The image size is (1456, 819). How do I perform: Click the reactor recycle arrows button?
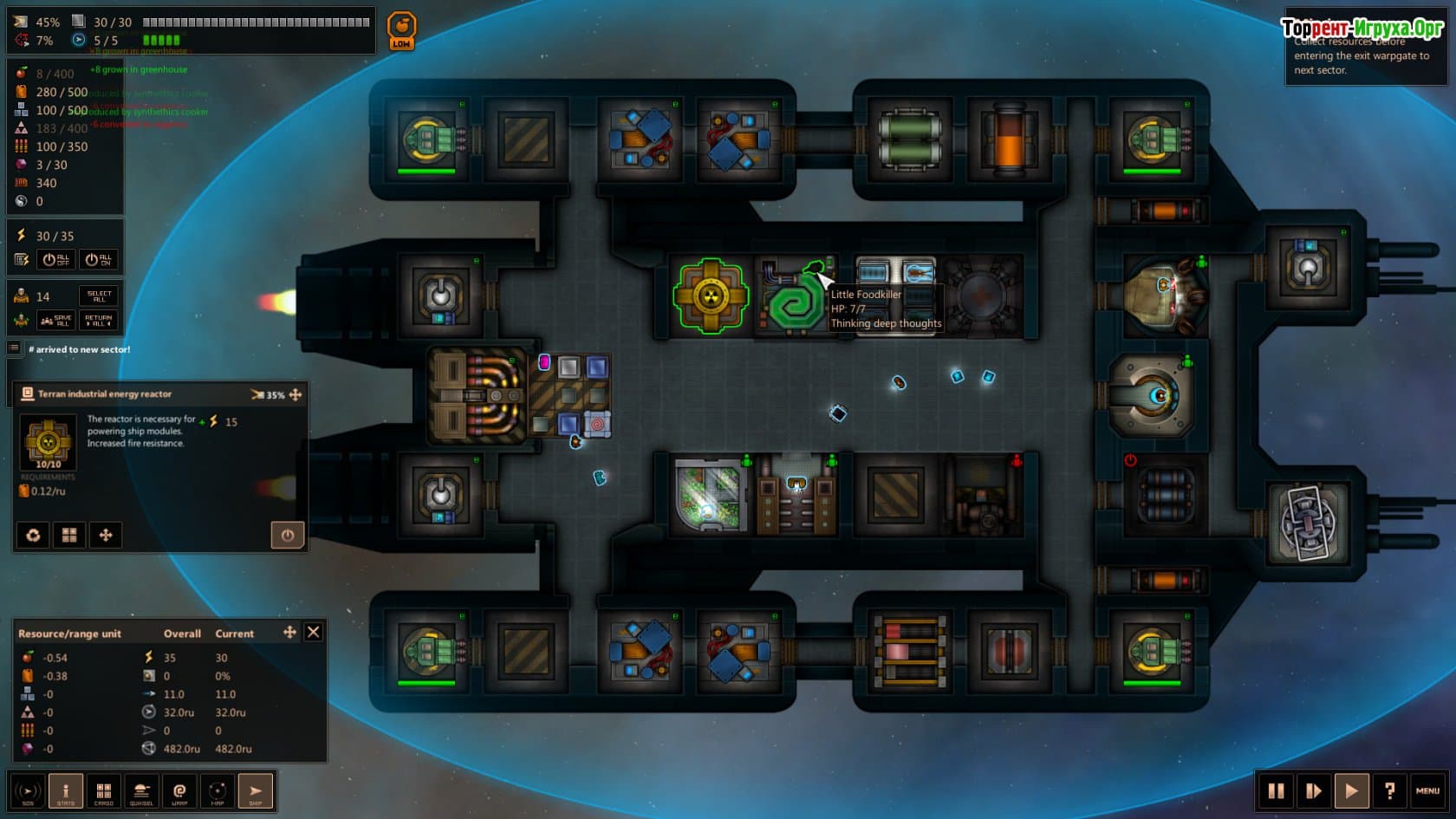33,536
